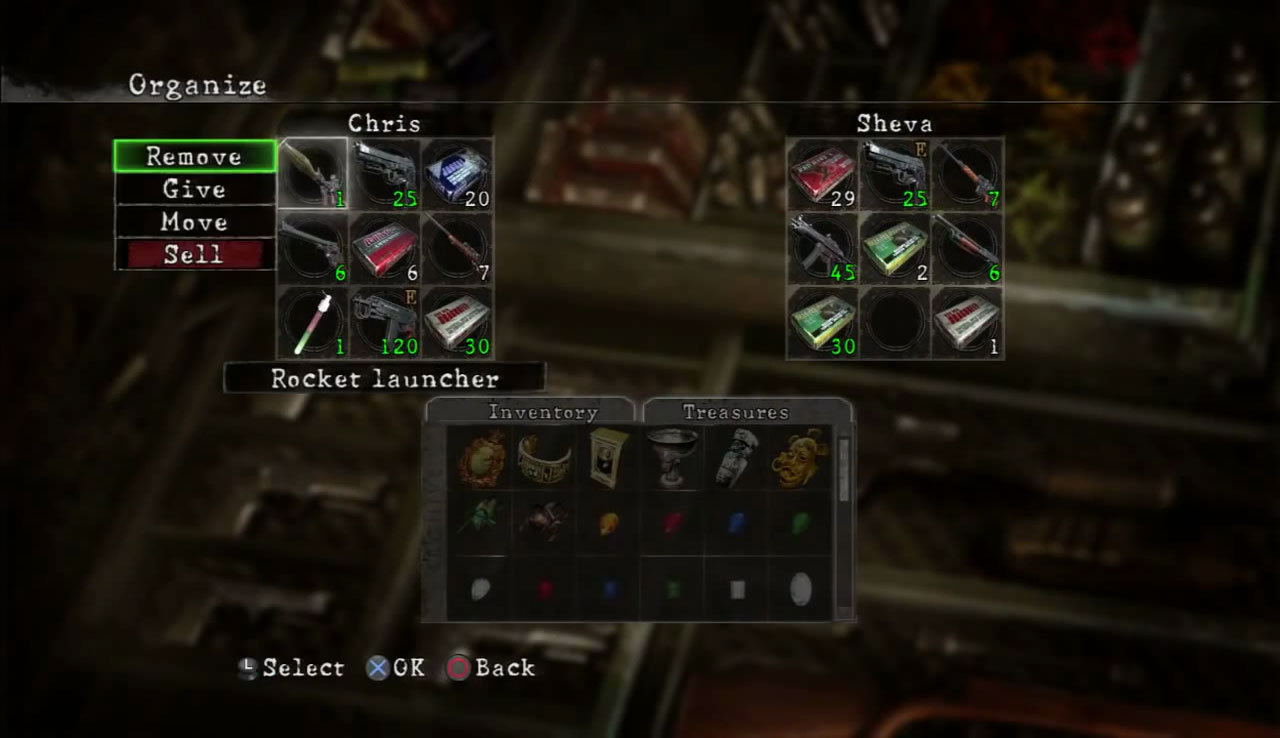Choose the golden mask treasure
This screenshot has height=738, width=1280.
click(x=798, y=458)
